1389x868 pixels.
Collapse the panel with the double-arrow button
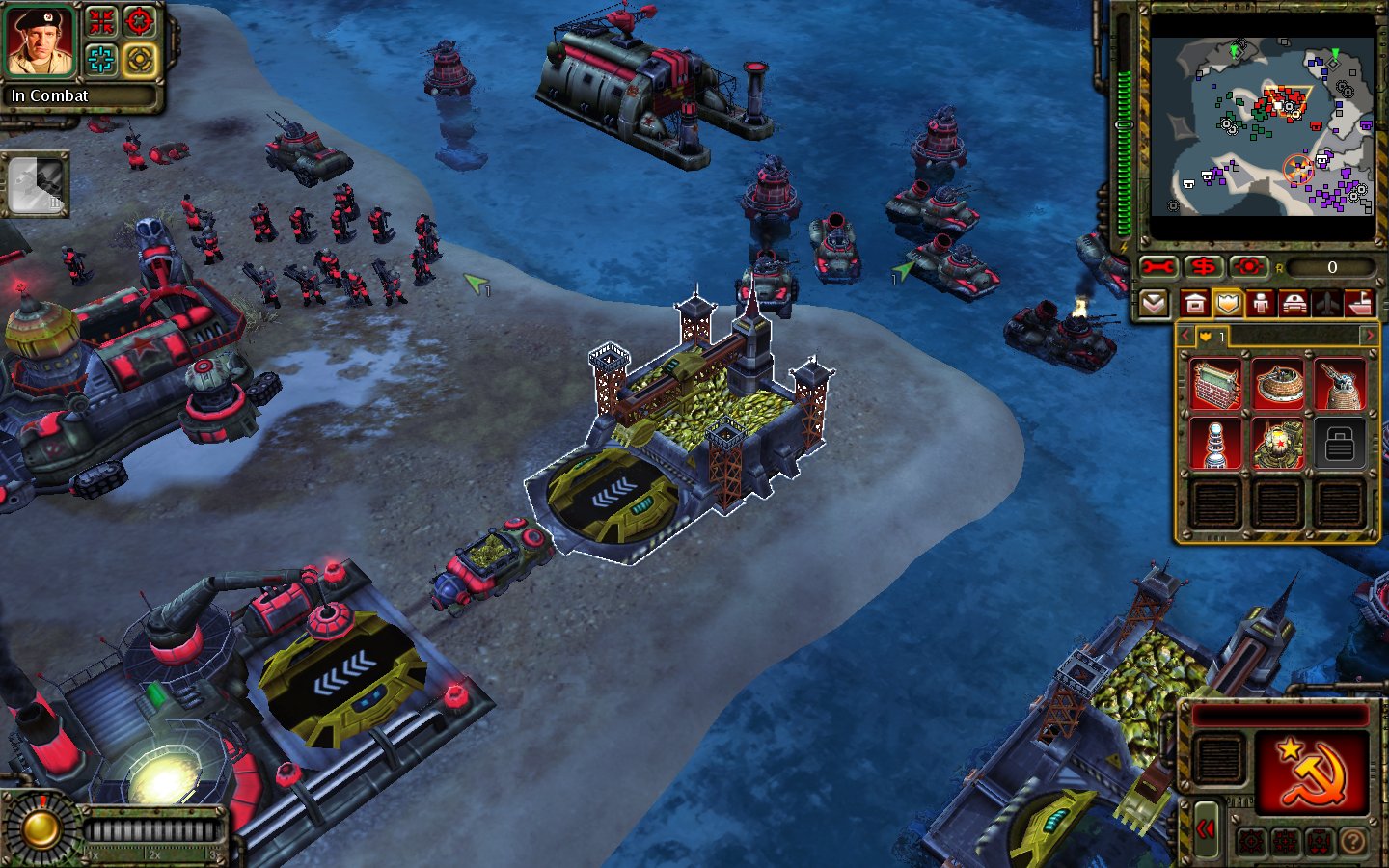pos(1206,829)
